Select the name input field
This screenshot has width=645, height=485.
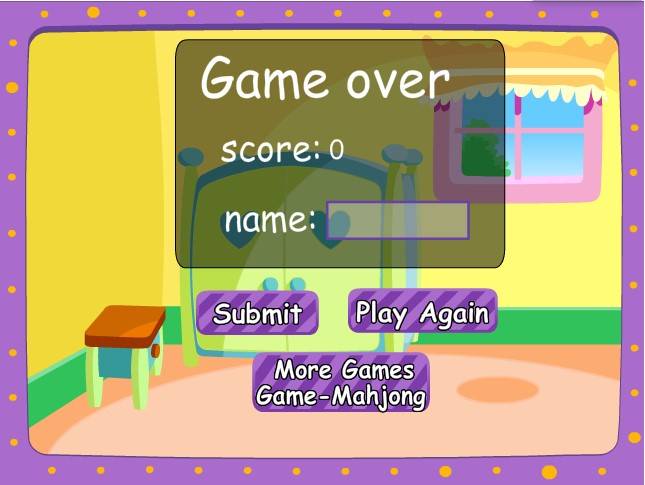[398, 221]
